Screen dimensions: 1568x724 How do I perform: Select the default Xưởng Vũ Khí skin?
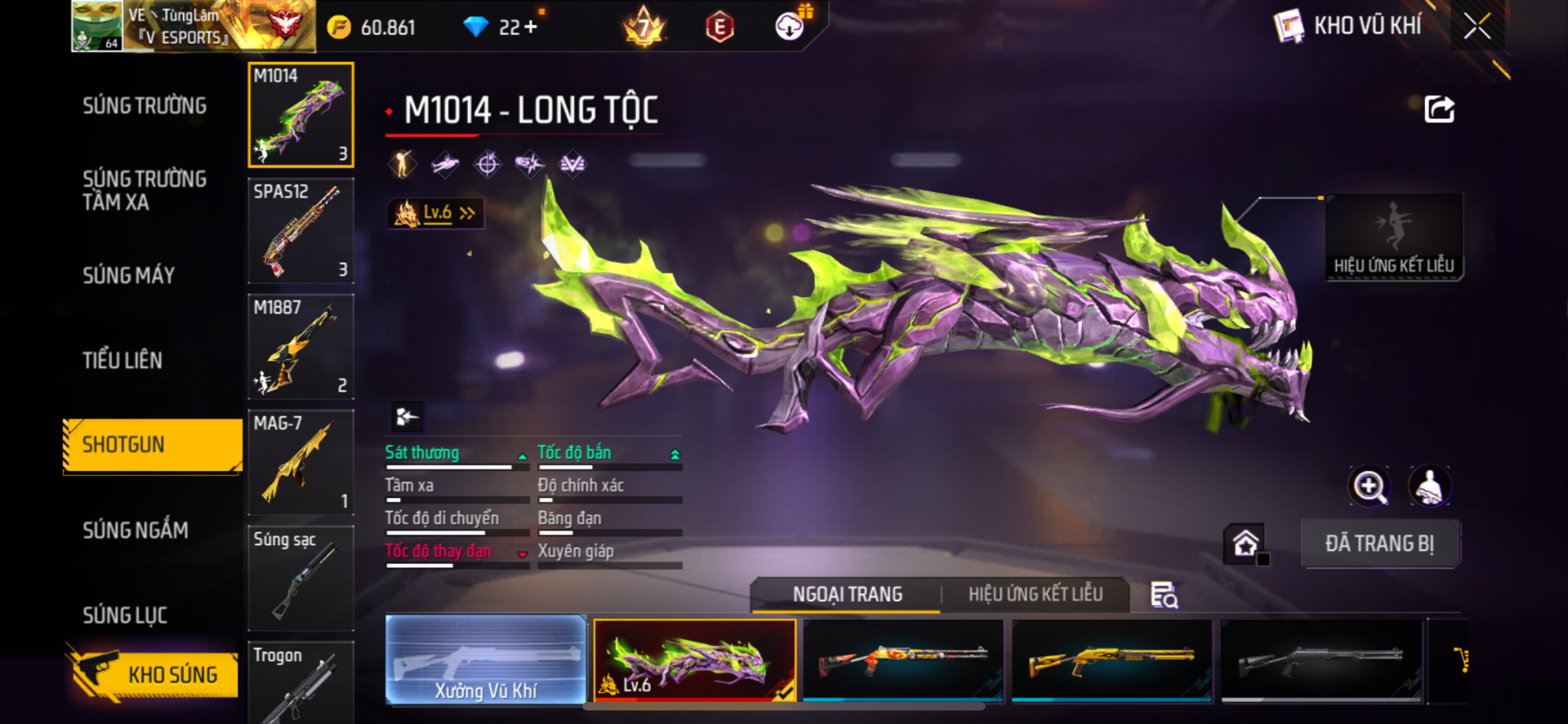(486, 660)
